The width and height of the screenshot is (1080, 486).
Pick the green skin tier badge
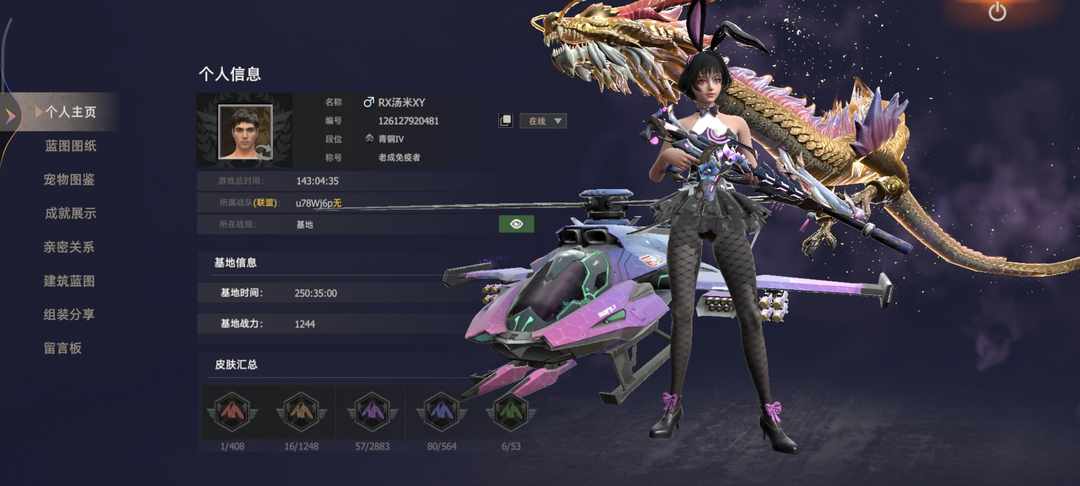click(508, 411)
